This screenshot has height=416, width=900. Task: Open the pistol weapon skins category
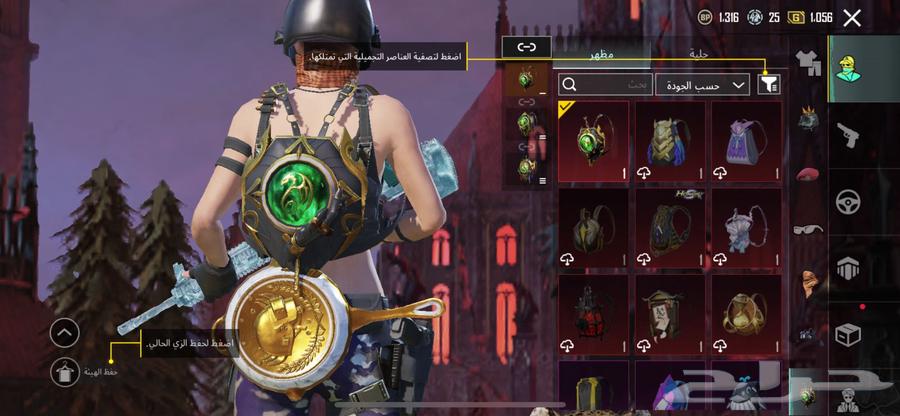[x=849, y=135]
